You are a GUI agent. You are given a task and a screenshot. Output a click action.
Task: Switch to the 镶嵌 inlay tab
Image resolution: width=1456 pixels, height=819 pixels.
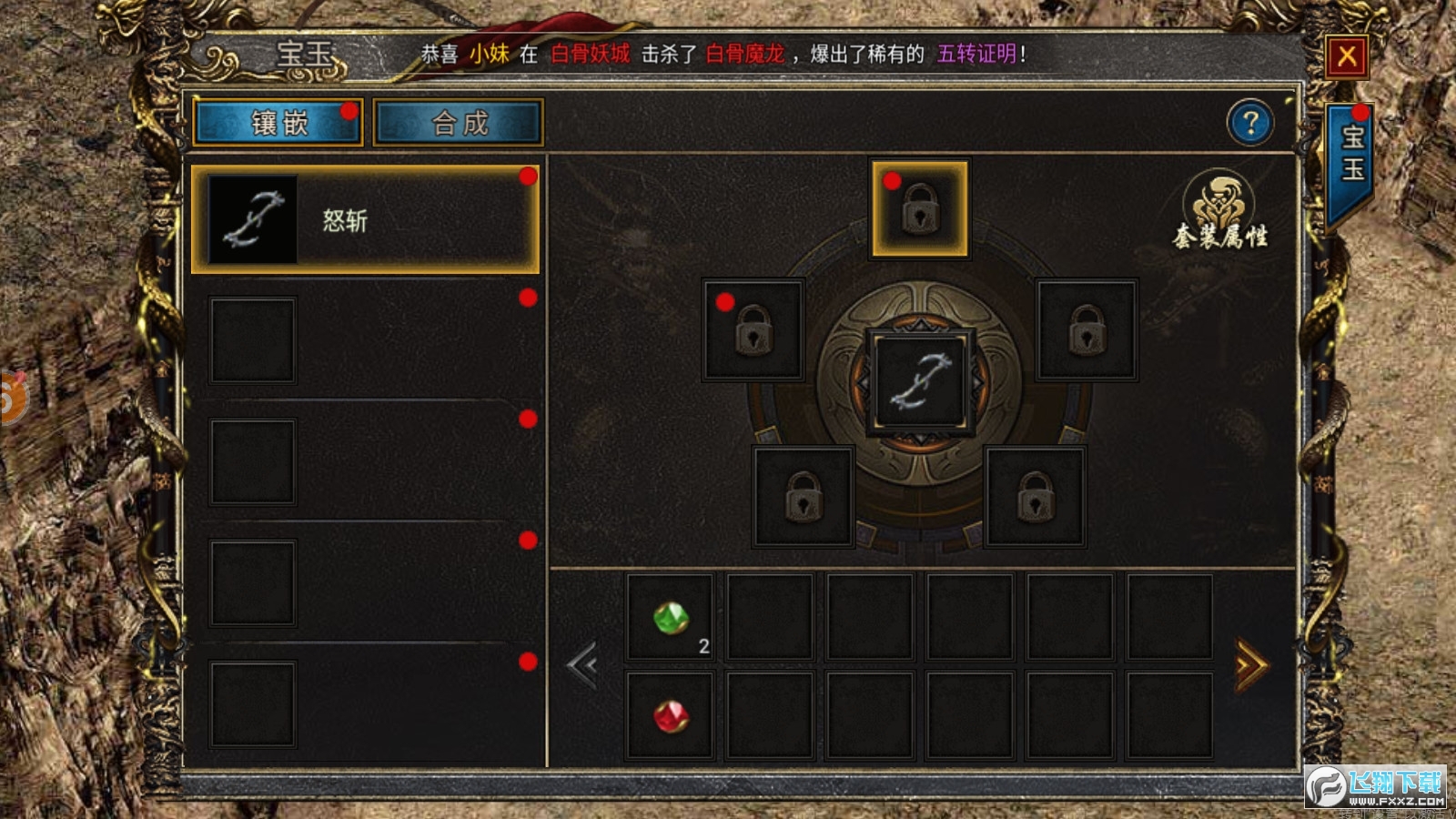(278, 123)
